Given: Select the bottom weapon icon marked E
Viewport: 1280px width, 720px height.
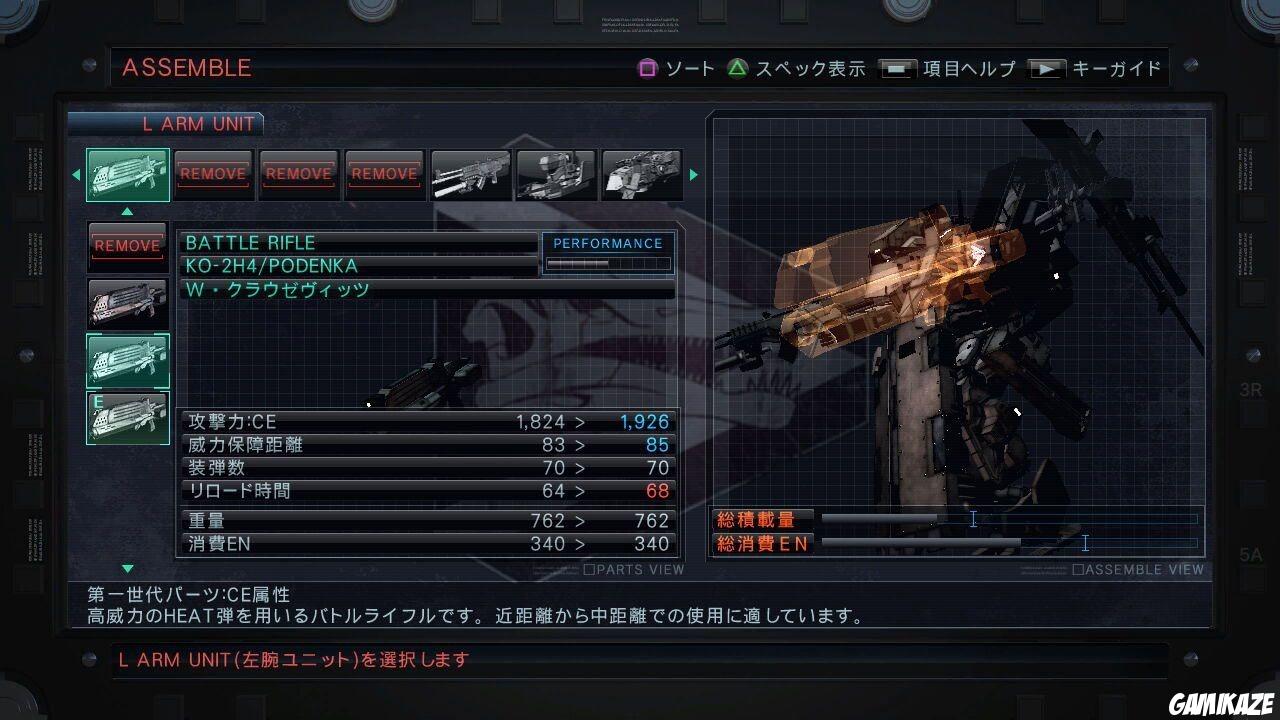Looking at the screenshot, I should pos(127,417).
